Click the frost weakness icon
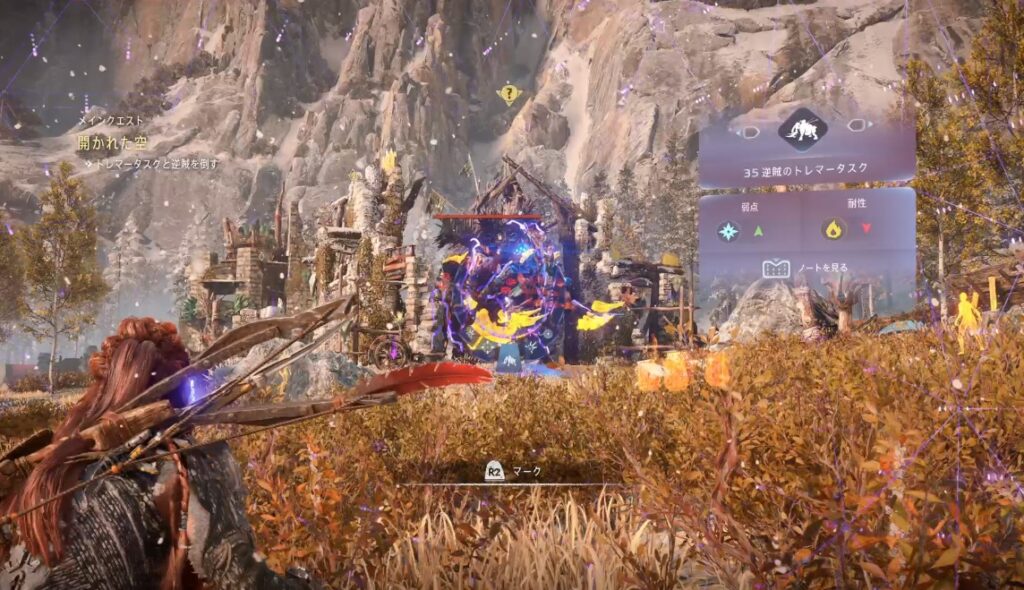 [x=728, y=231]
